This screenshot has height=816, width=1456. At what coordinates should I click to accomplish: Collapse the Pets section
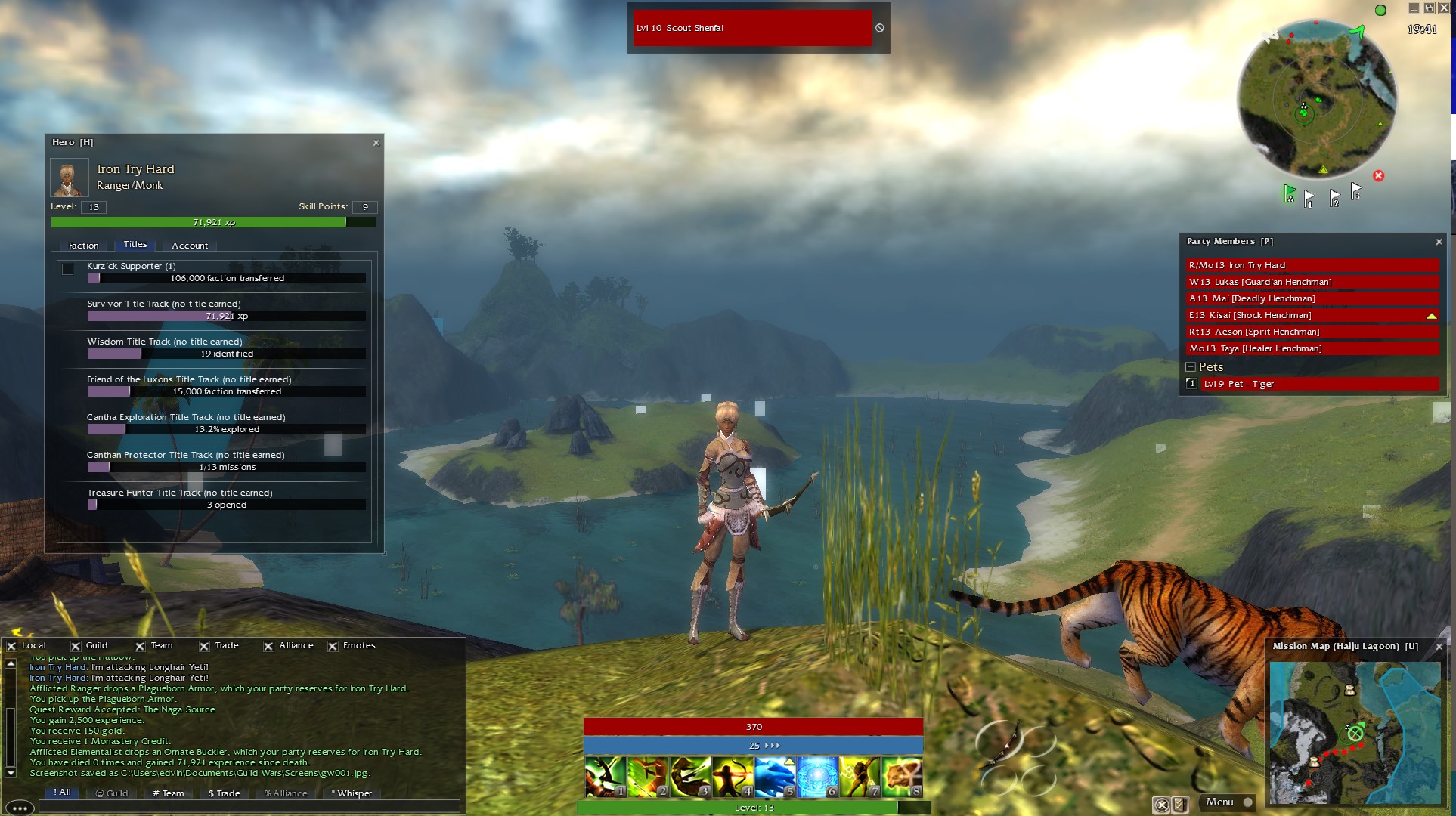1191,367
